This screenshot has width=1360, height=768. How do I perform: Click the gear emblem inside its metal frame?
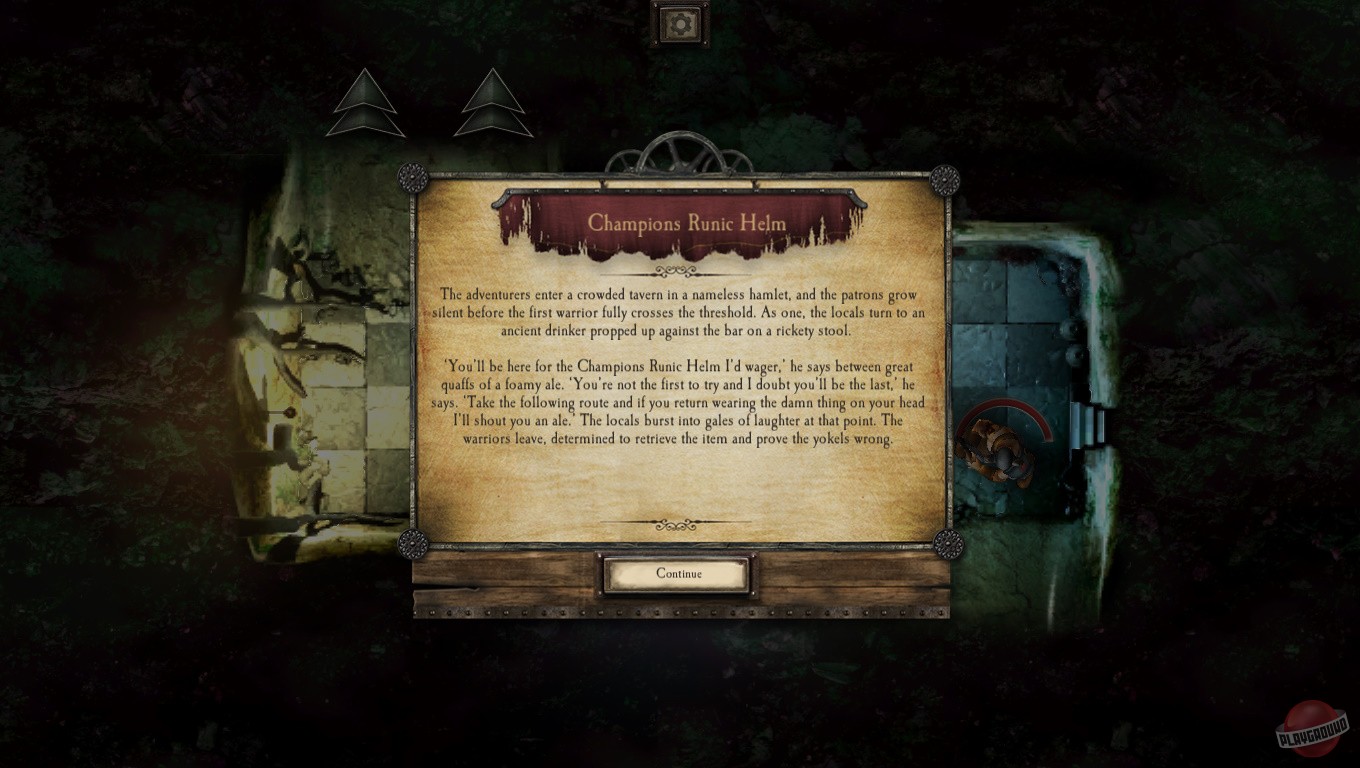(x=679, y=22)
